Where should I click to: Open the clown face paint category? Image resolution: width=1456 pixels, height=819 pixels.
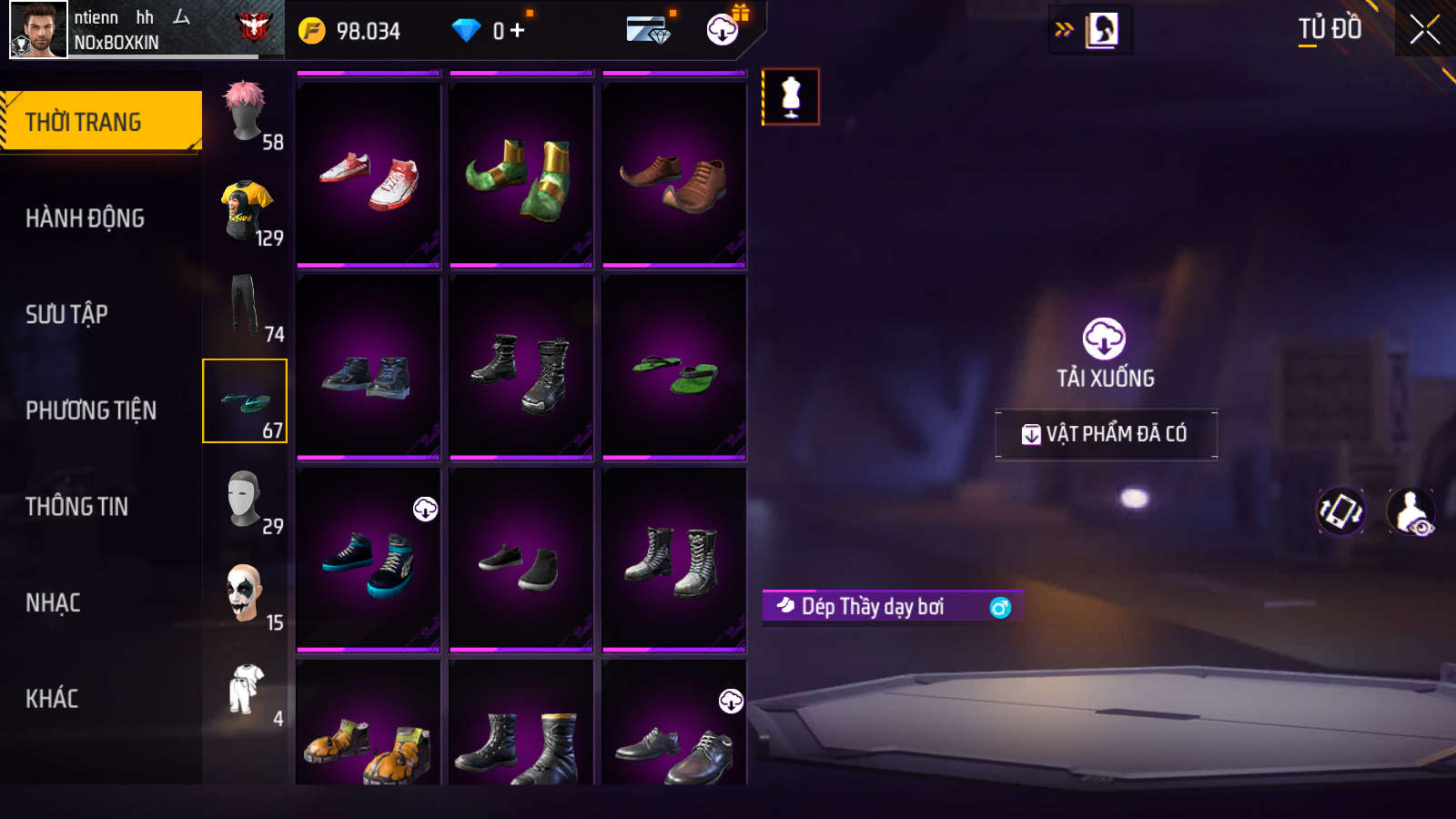click(246, 594)
